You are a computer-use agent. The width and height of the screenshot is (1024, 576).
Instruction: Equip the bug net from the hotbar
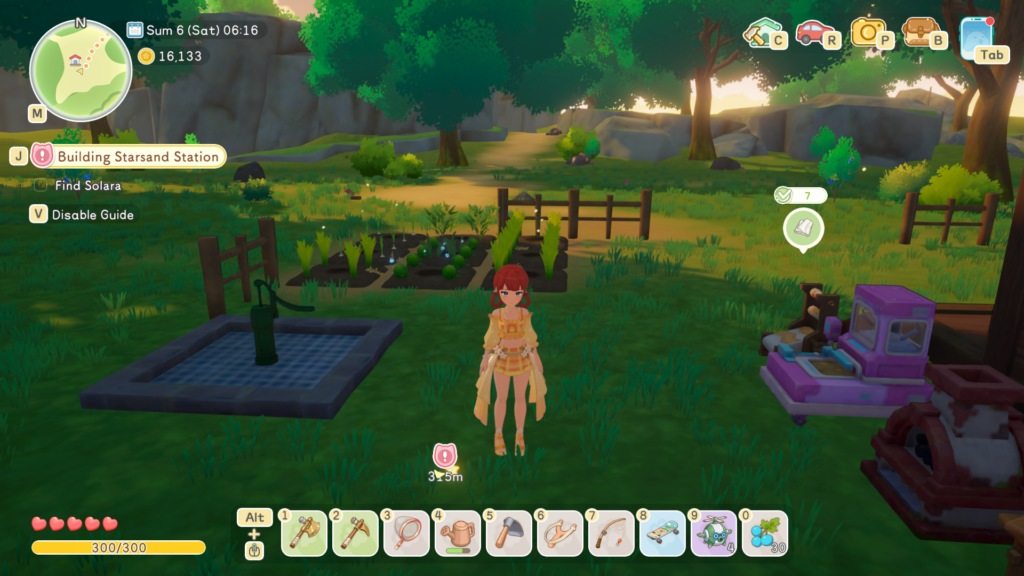405,534
